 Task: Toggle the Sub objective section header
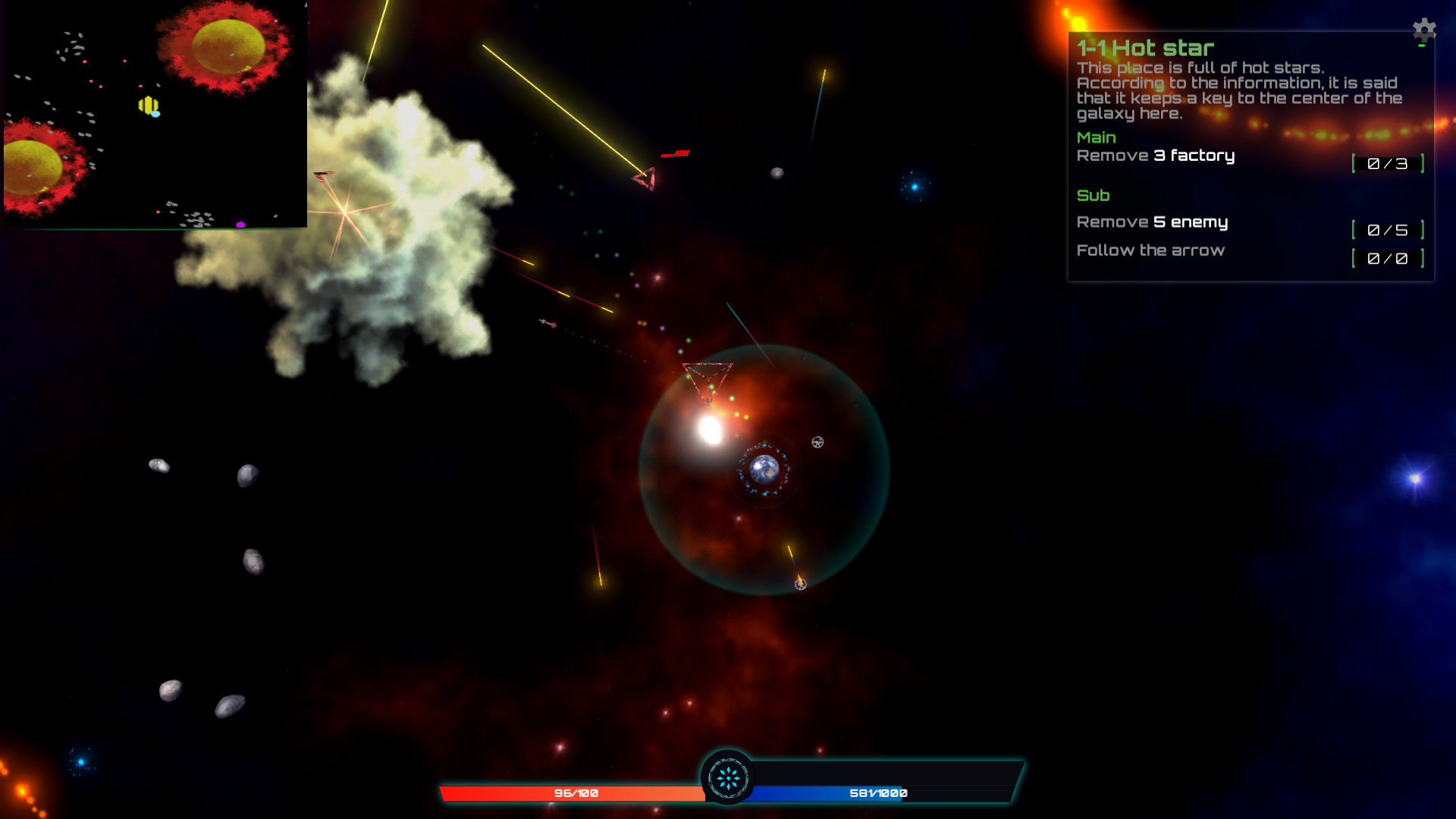click(1094, 195)
